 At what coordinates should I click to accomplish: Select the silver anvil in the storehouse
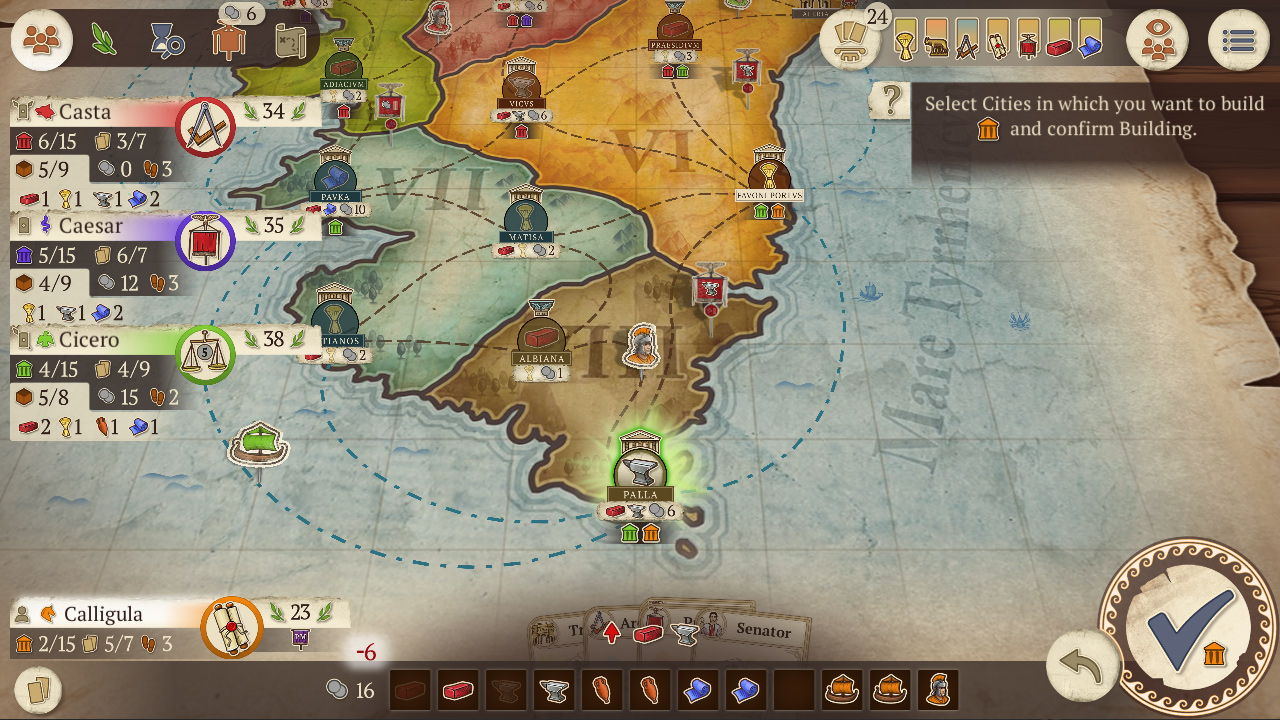554,689
